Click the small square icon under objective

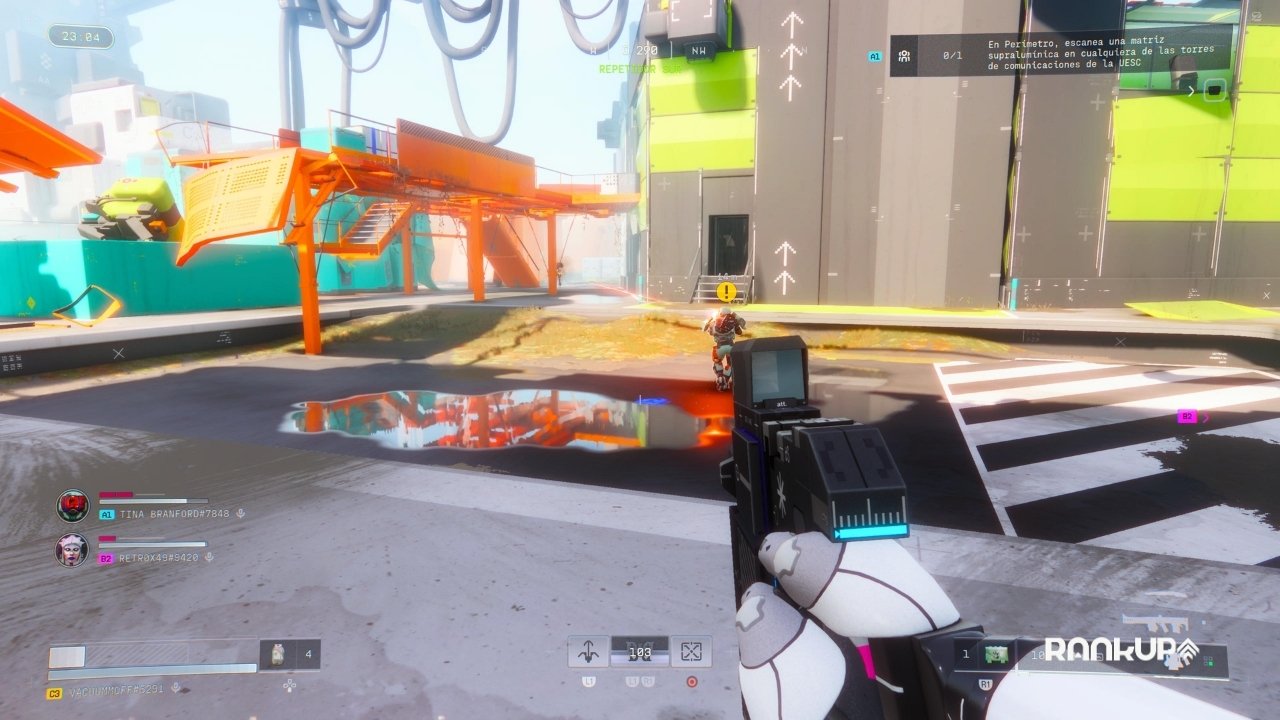(1214, 90)
